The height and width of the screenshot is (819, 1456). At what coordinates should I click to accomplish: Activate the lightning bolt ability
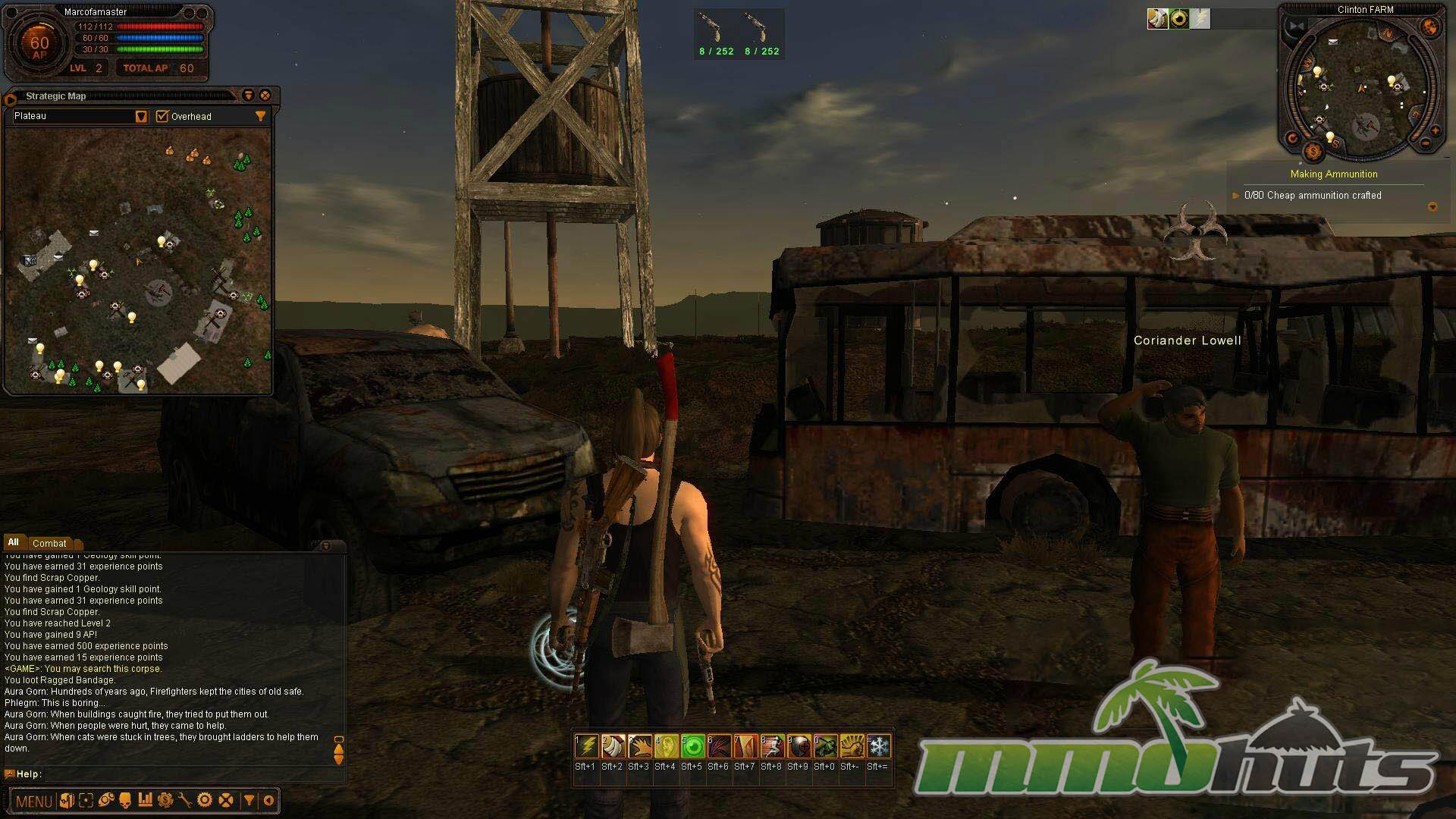(x=586, y=747)
